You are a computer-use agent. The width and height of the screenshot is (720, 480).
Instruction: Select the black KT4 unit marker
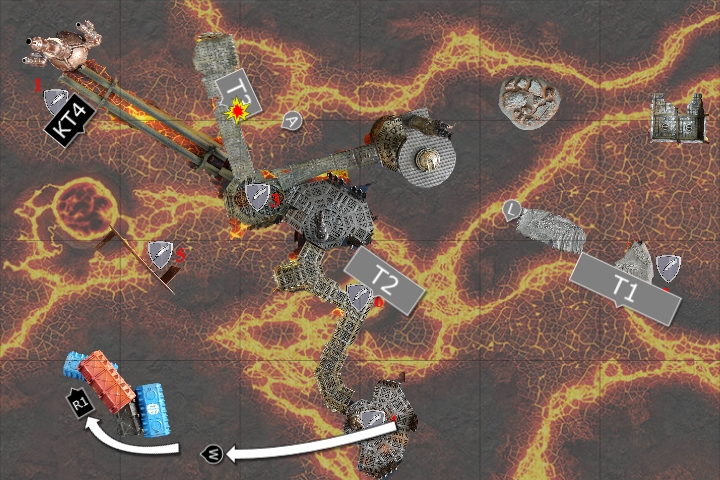pyautogui.click(x=72, y=124)
